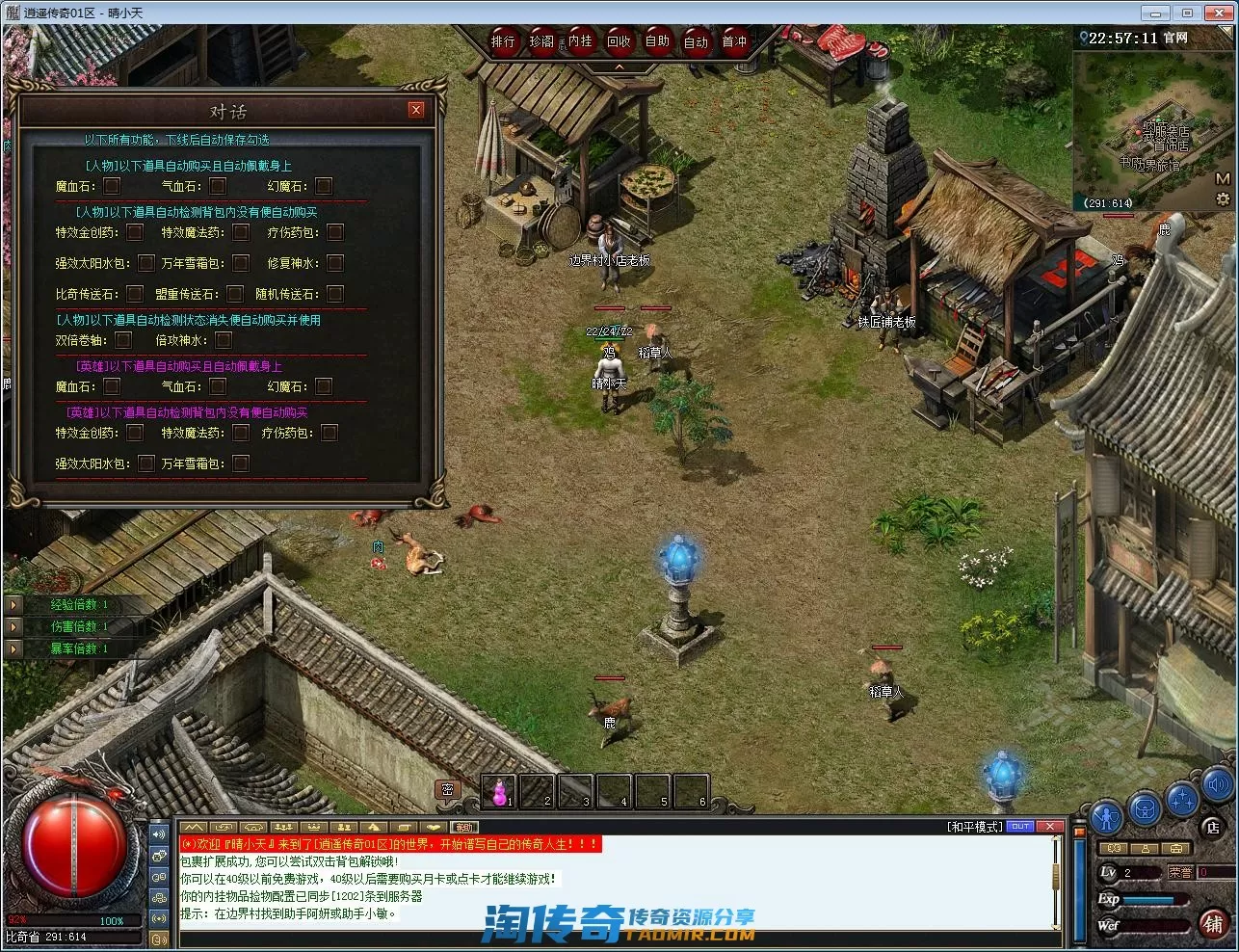Open the round 店 shop button

(1212, 827)
